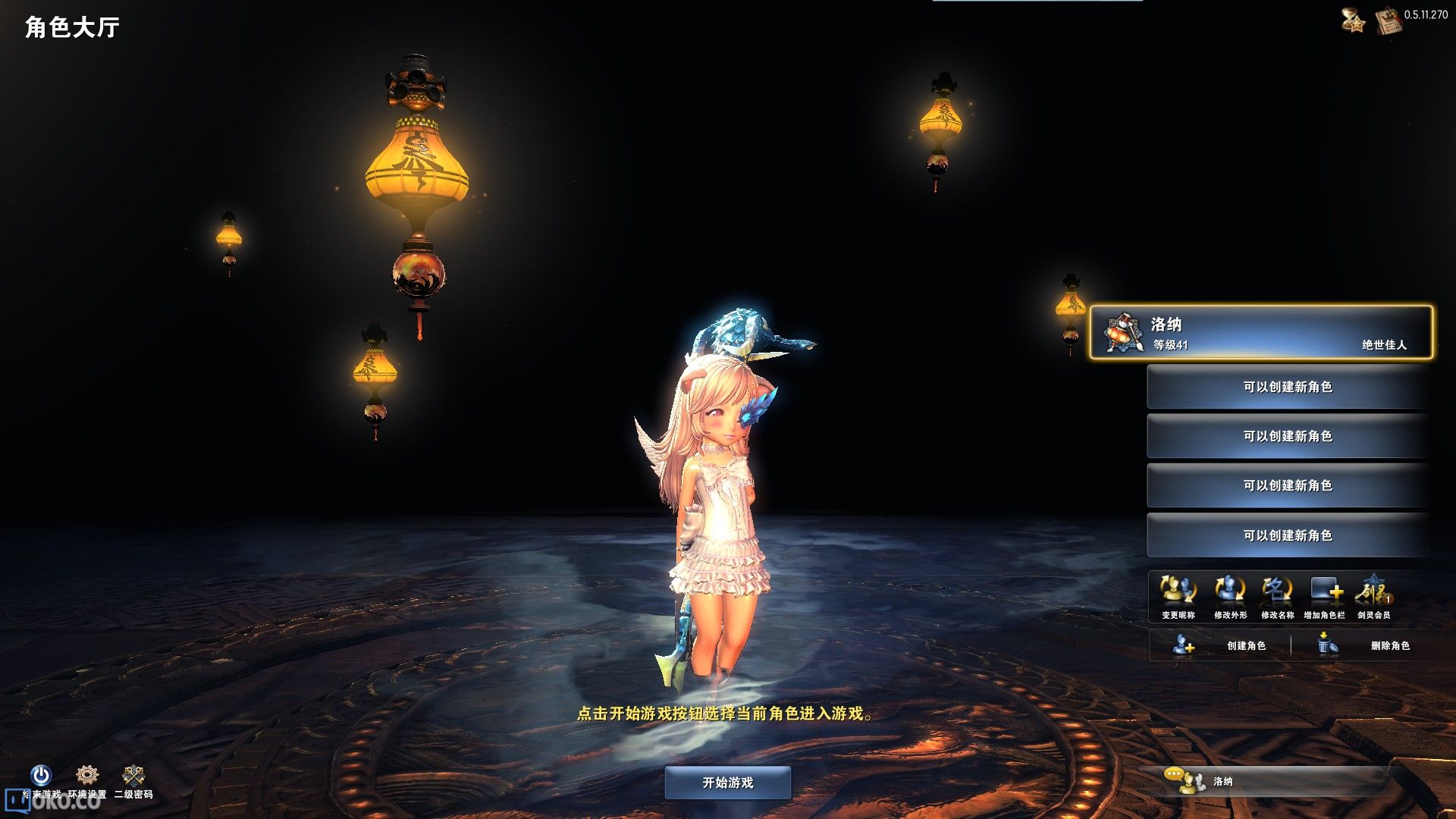
Task: Exit via the 结束游戏 power icon
Action: tap(41, 776)
